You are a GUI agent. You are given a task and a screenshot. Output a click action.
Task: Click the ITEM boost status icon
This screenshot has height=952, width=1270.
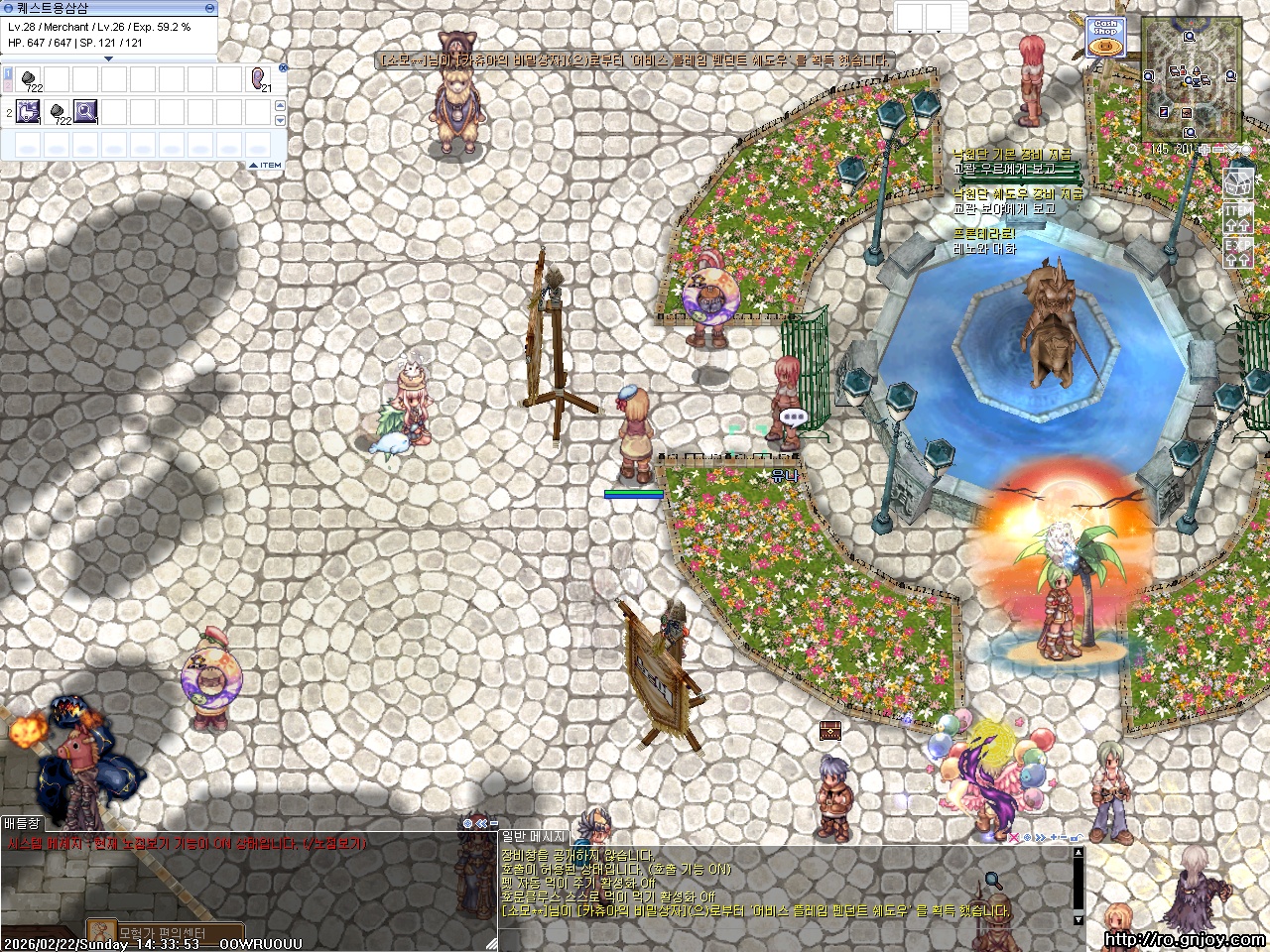click(x=1237, y=219)
